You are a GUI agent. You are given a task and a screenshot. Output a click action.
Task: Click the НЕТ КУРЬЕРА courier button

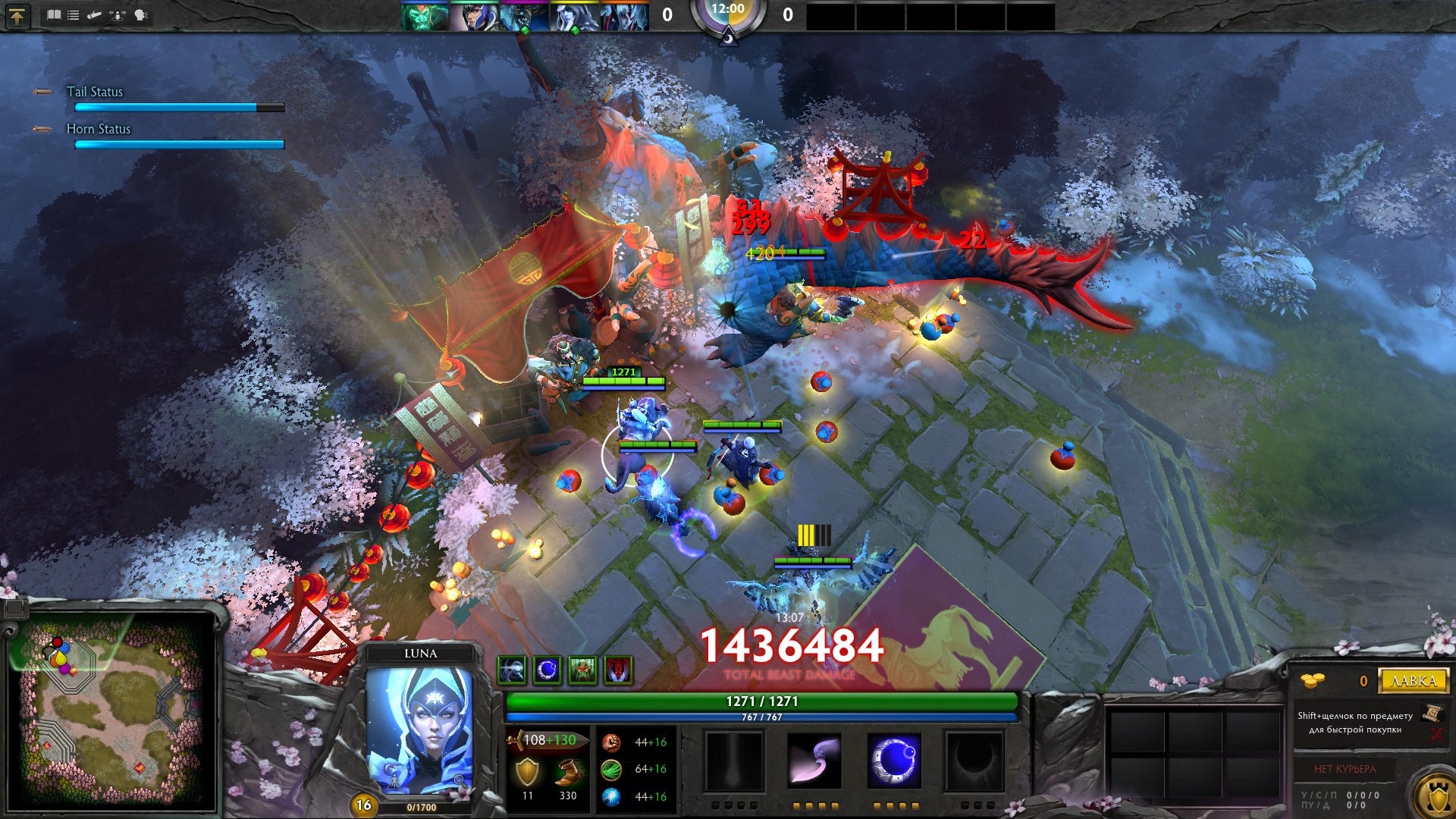click(x=1345, y=769)
